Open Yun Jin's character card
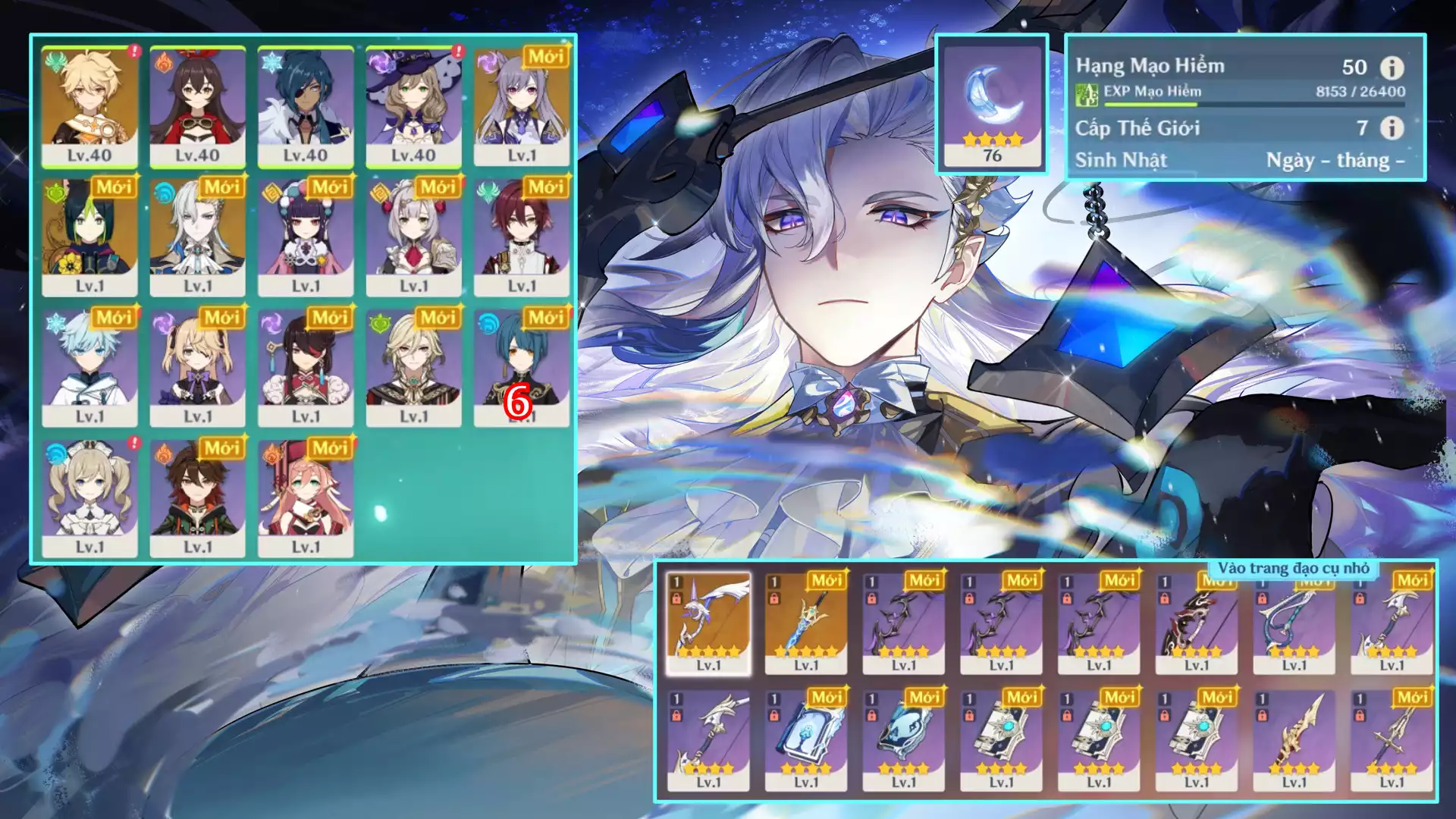The width and height of the screenshot is (1456, 819). pos(306,237)
